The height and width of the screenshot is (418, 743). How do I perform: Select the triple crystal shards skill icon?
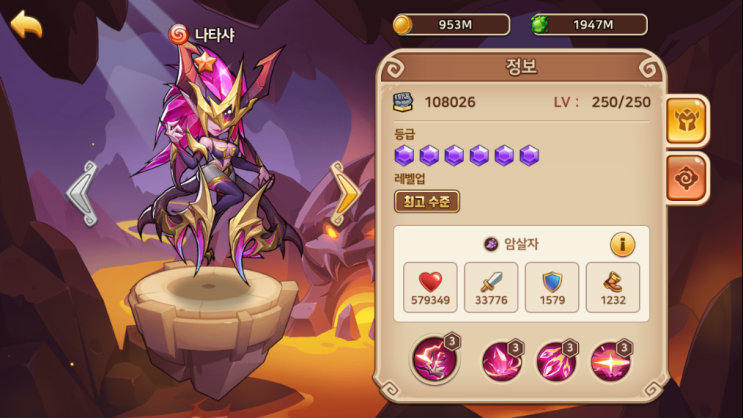pos(555,361)
